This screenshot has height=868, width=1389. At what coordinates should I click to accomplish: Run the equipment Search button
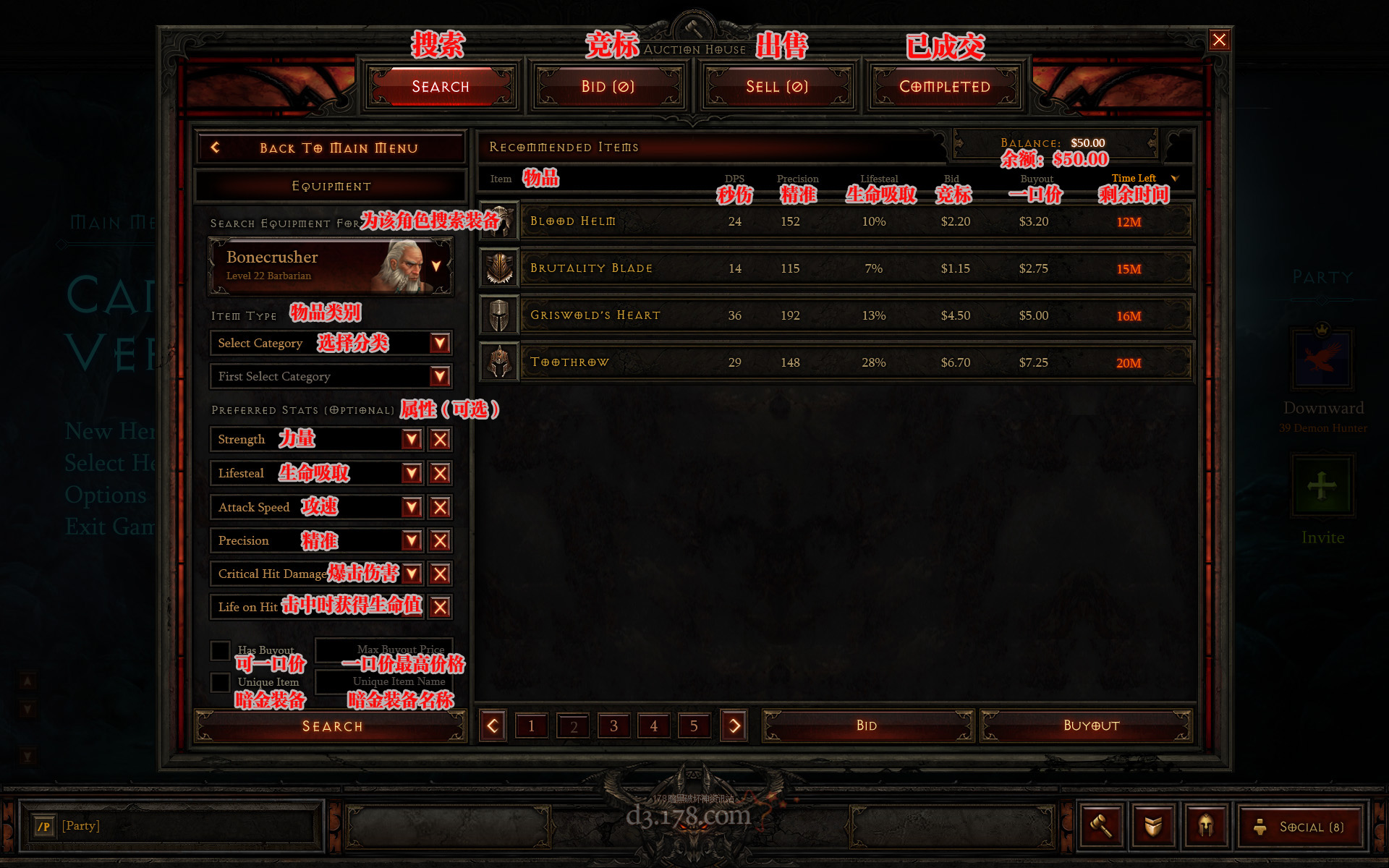click(x=331, y=726)
